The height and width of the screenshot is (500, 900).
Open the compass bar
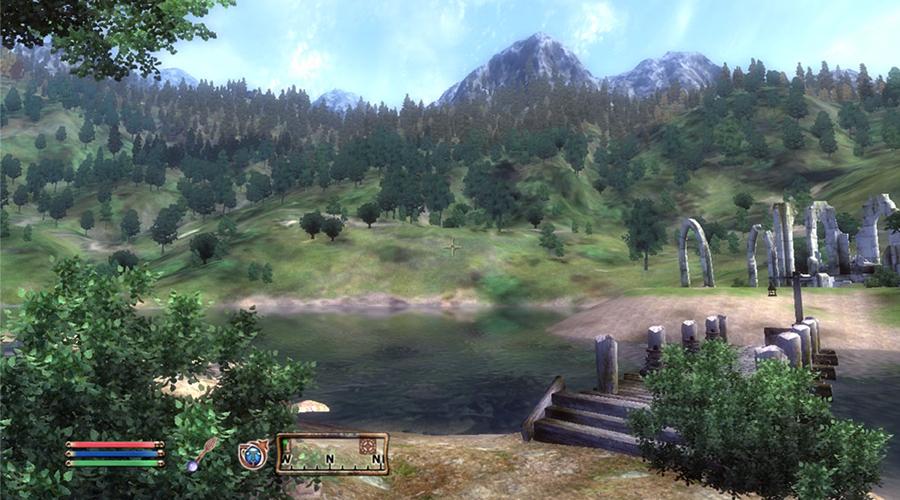tap(332, 454)
